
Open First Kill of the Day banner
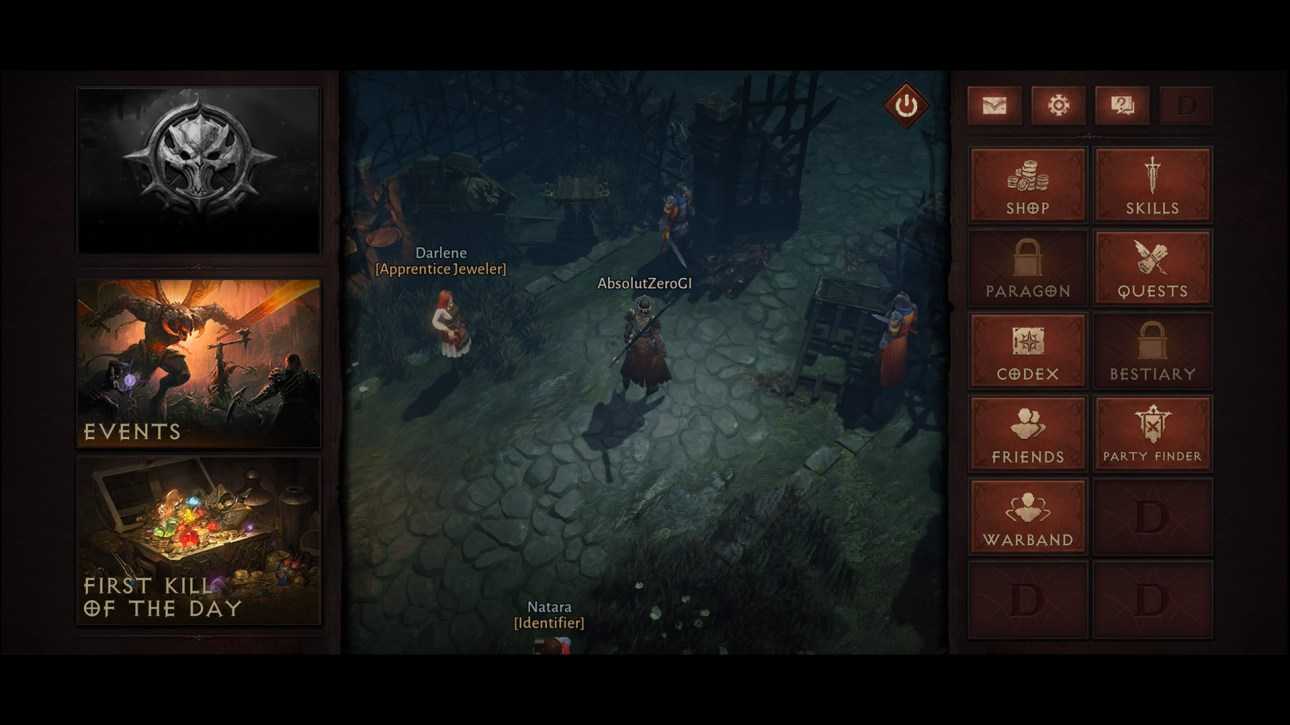(x=199, y=541)
